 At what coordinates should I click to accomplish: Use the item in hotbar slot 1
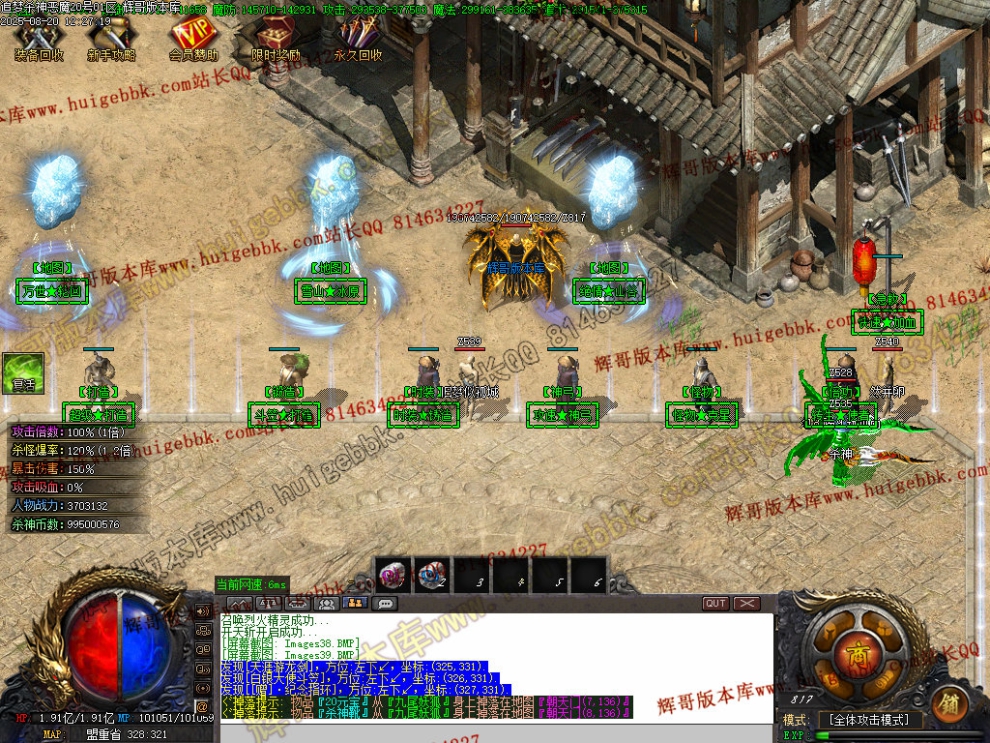[394, 575]
